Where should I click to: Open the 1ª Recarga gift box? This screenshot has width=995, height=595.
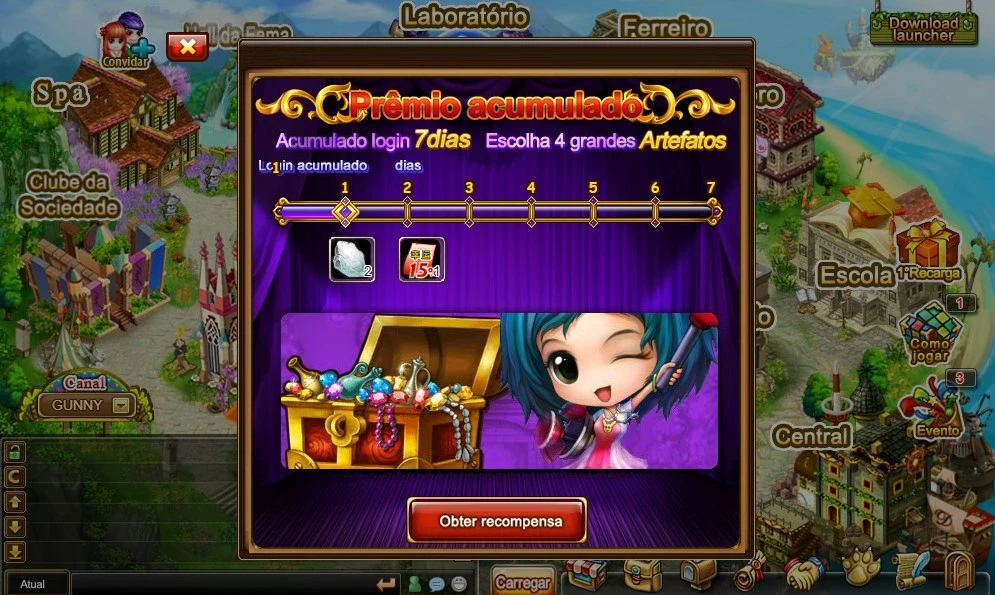point(928,249)
